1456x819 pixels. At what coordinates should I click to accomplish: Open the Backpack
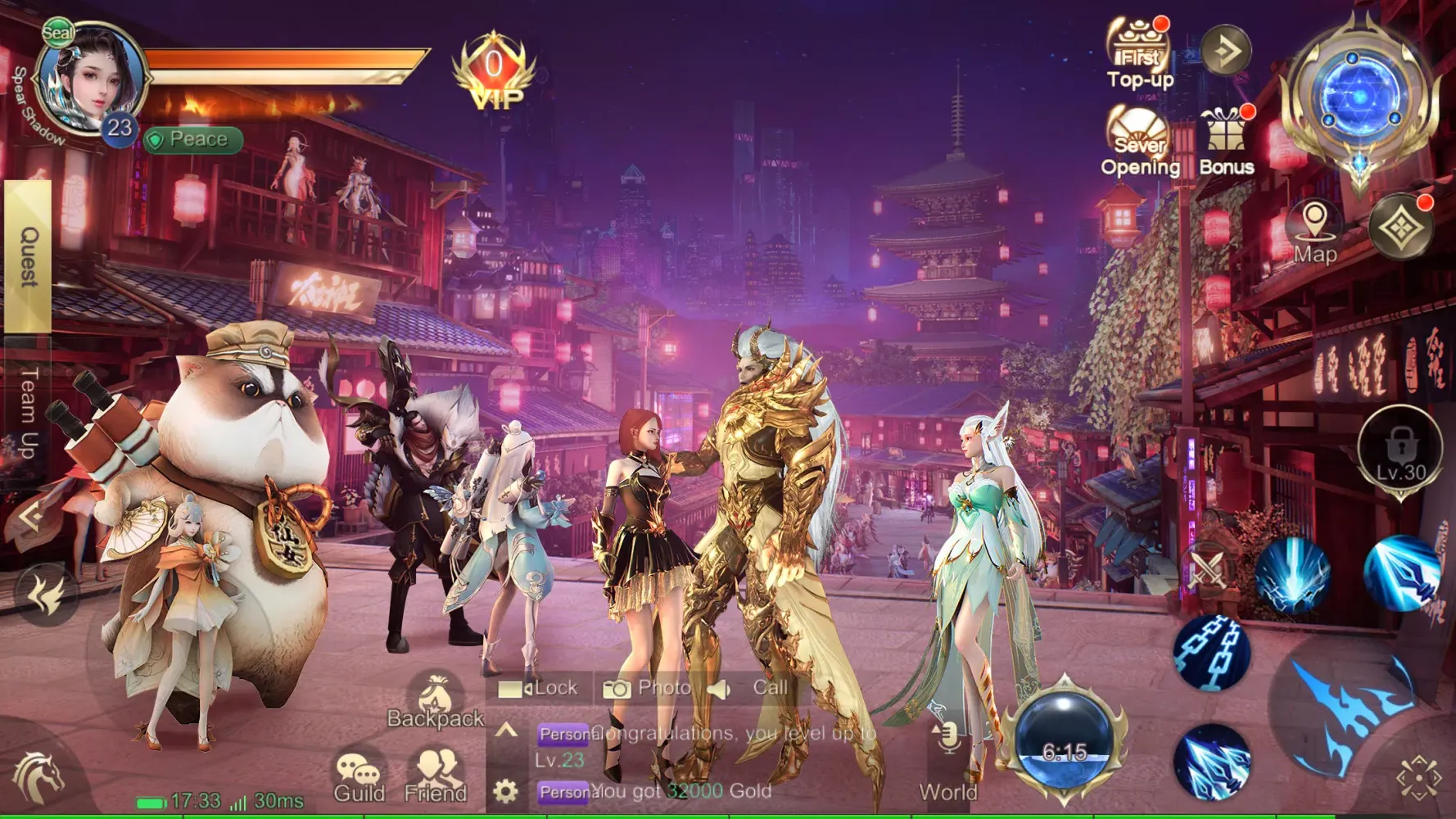point(436,701)
